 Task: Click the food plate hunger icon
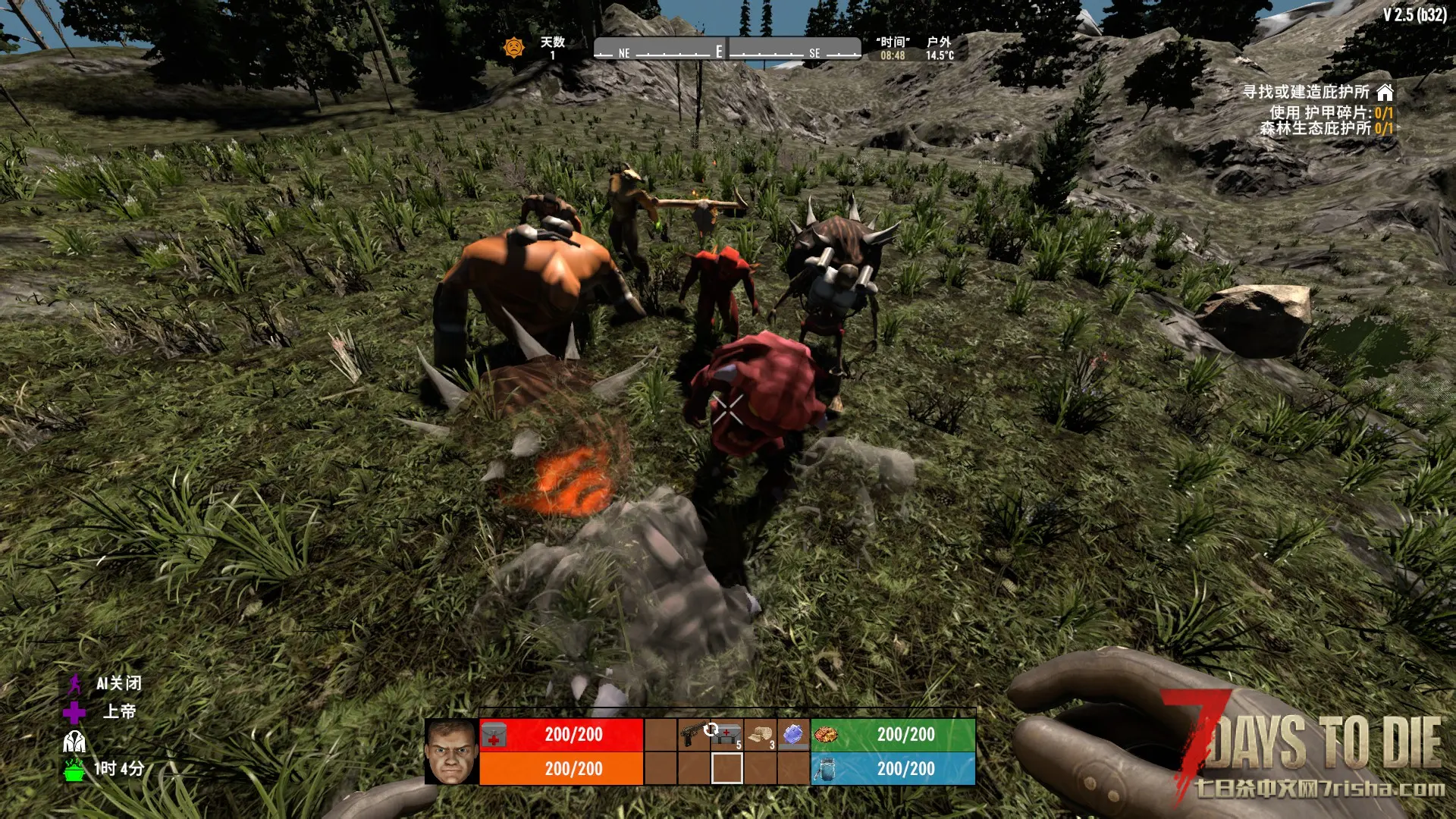pos(826,734)
